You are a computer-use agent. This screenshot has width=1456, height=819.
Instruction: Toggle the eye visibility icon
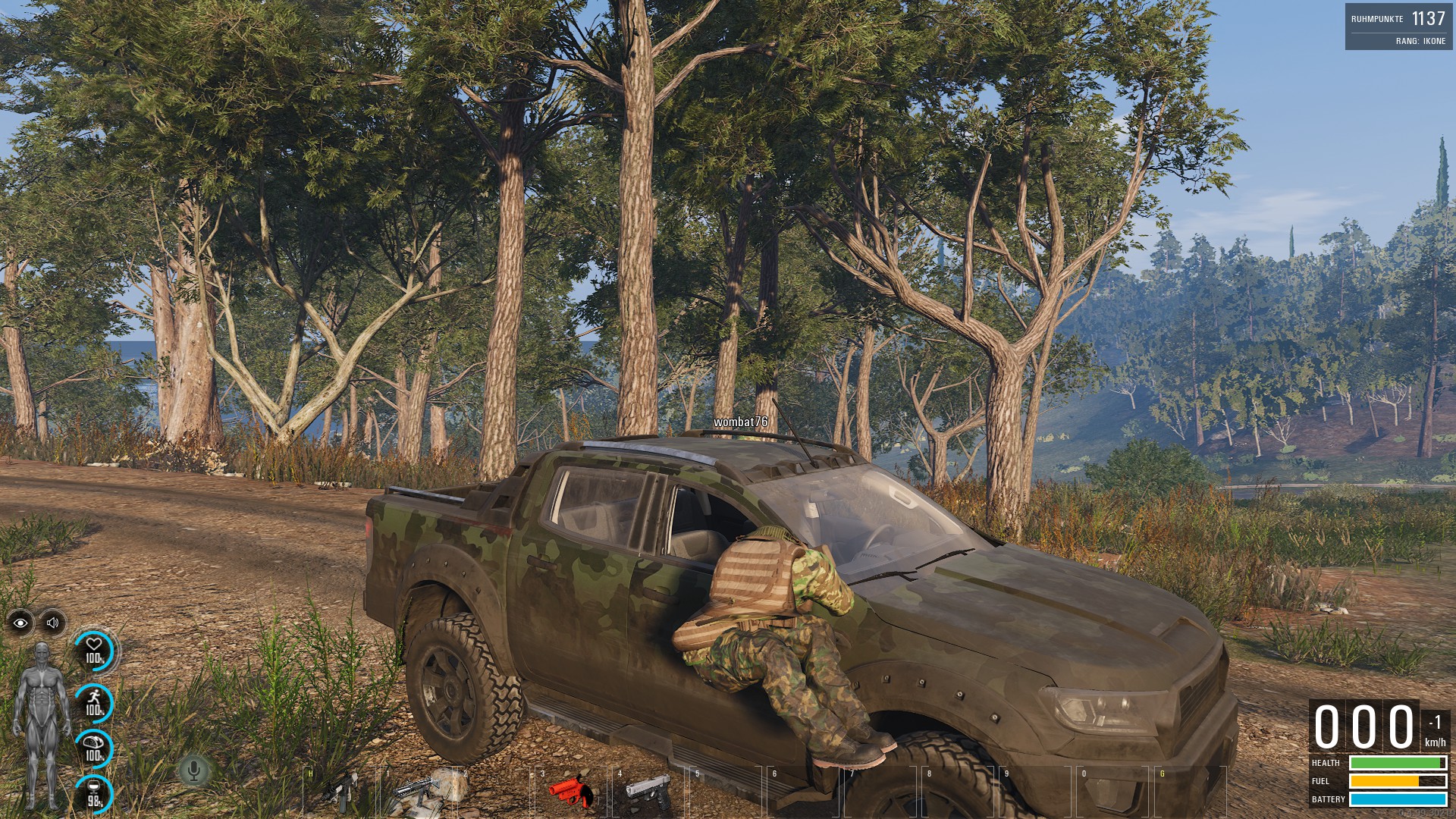[20, 623]
